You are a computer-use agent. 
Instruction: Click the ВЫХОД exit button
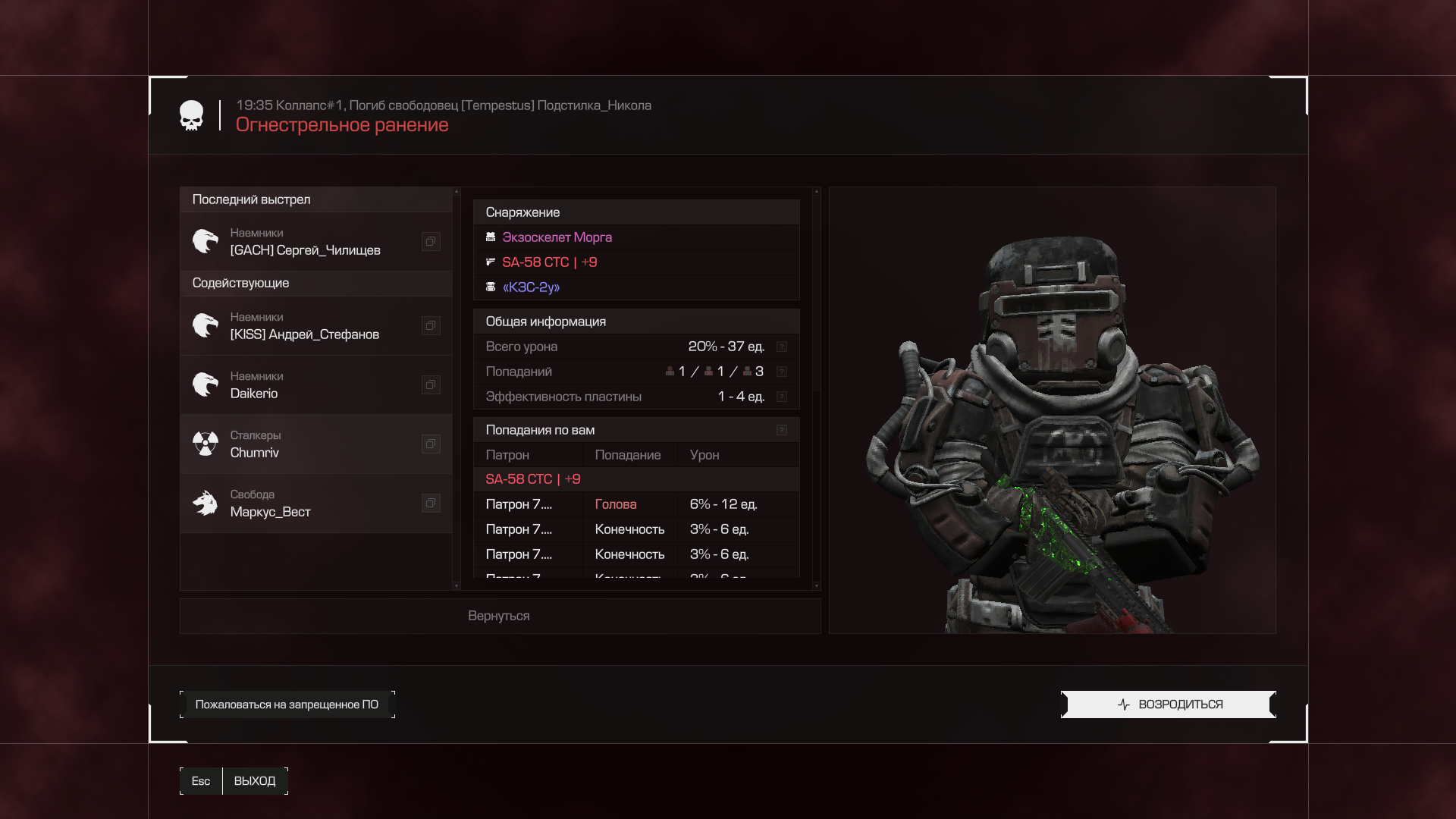(254, 781)
